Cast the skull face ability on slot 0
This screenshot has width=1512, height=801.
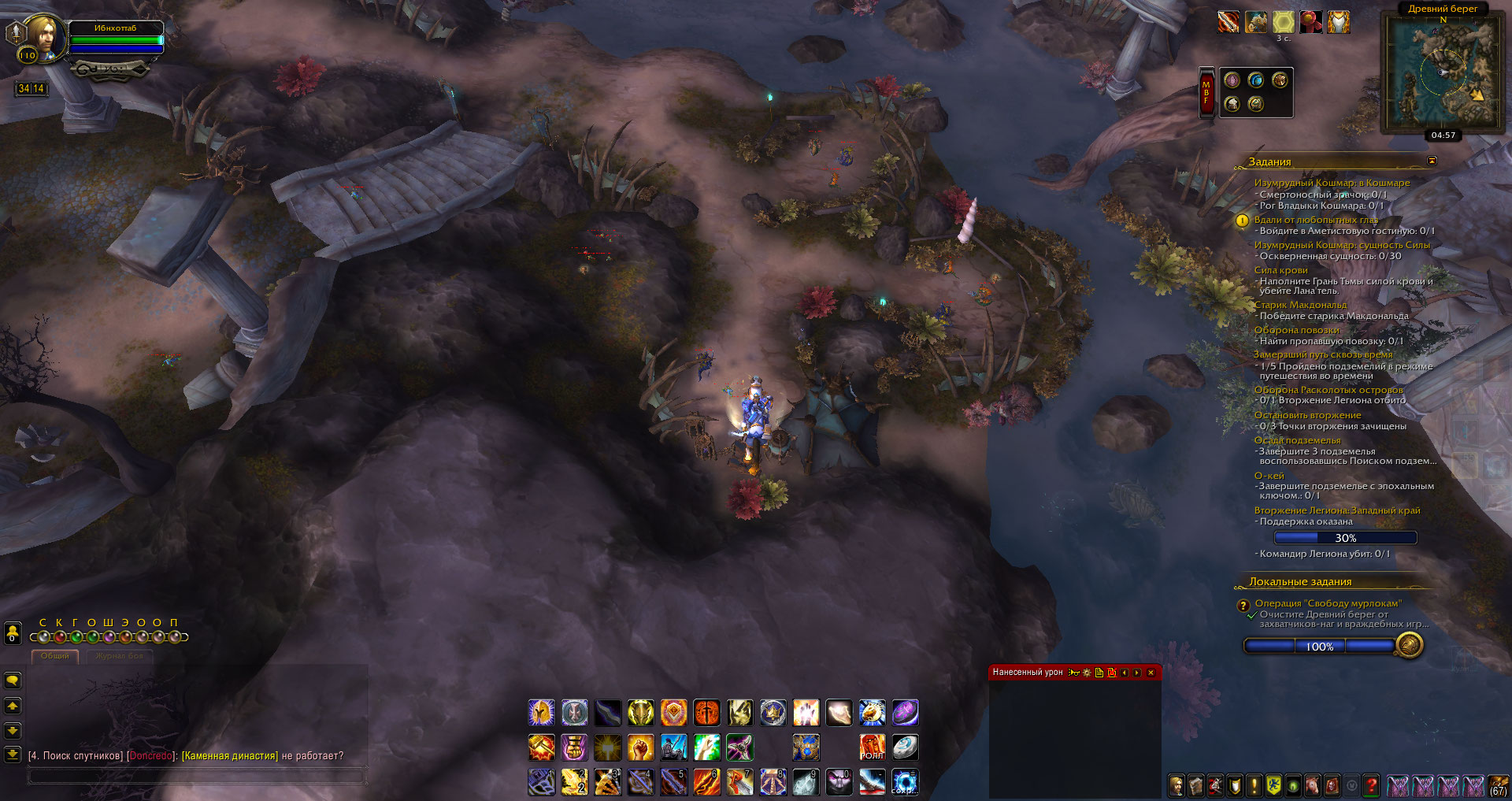tap(839, 782)
